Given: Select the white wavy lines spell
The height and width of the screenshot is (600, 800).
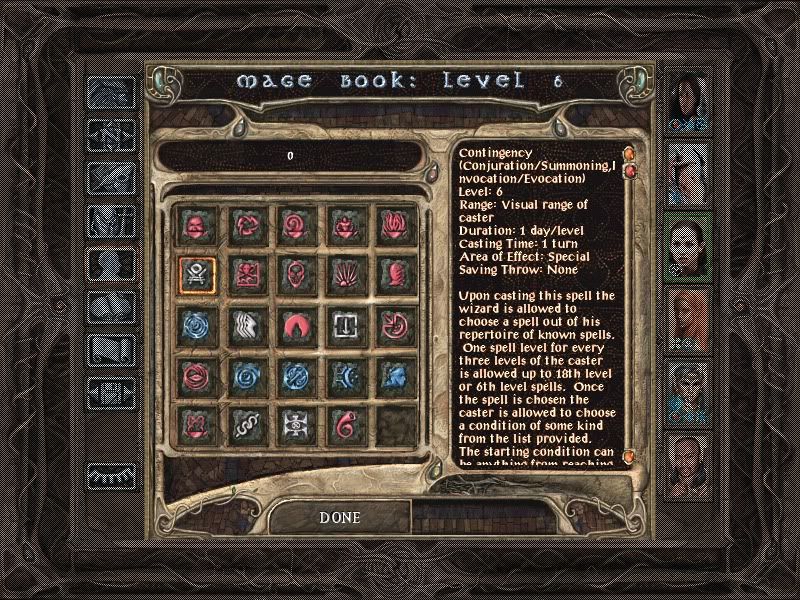Looking at the screenshot, I should tap(244, 323).
